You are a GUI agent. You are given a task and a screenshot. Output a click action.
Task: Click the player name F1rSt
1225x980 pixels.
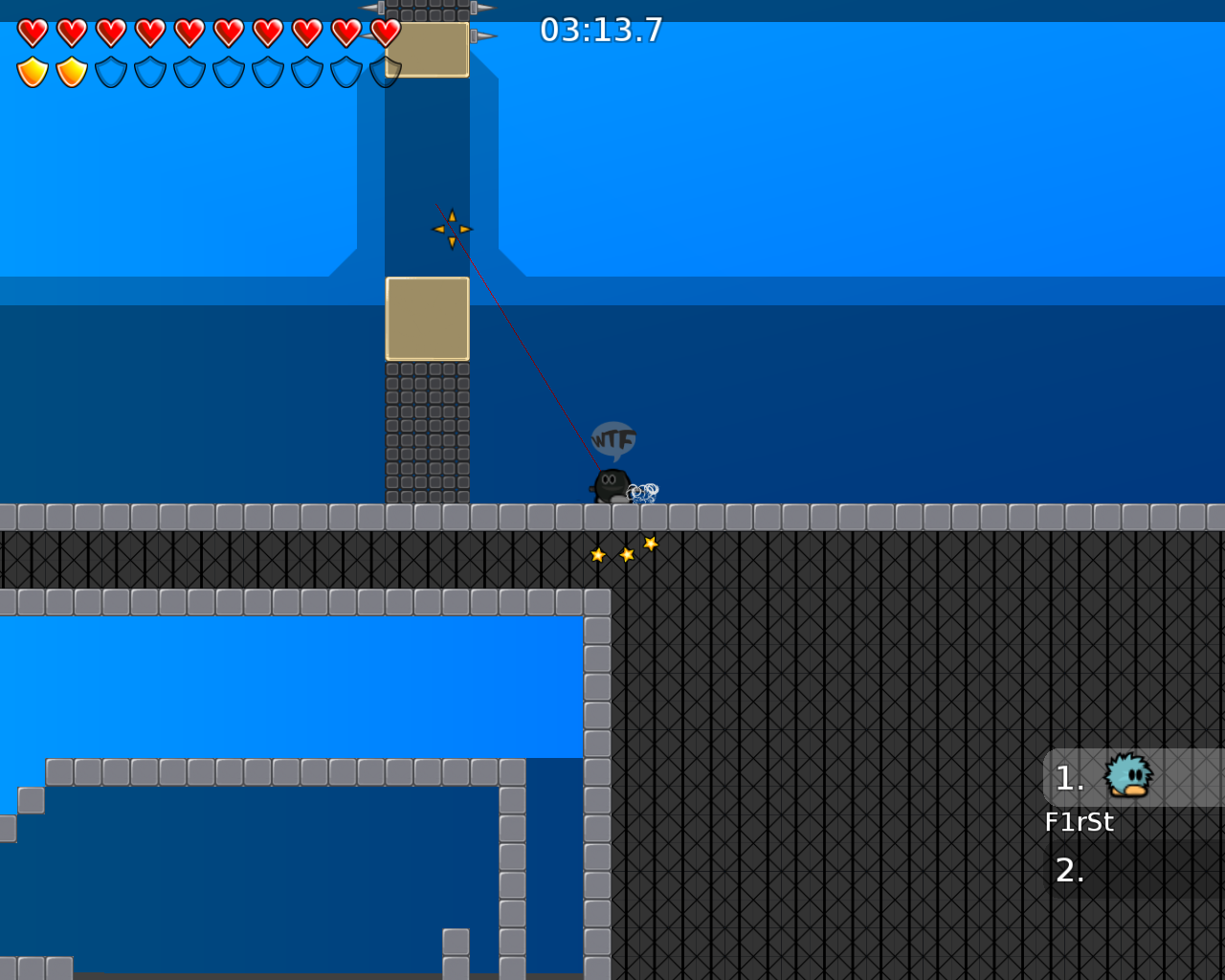(x=1080, y=820)
